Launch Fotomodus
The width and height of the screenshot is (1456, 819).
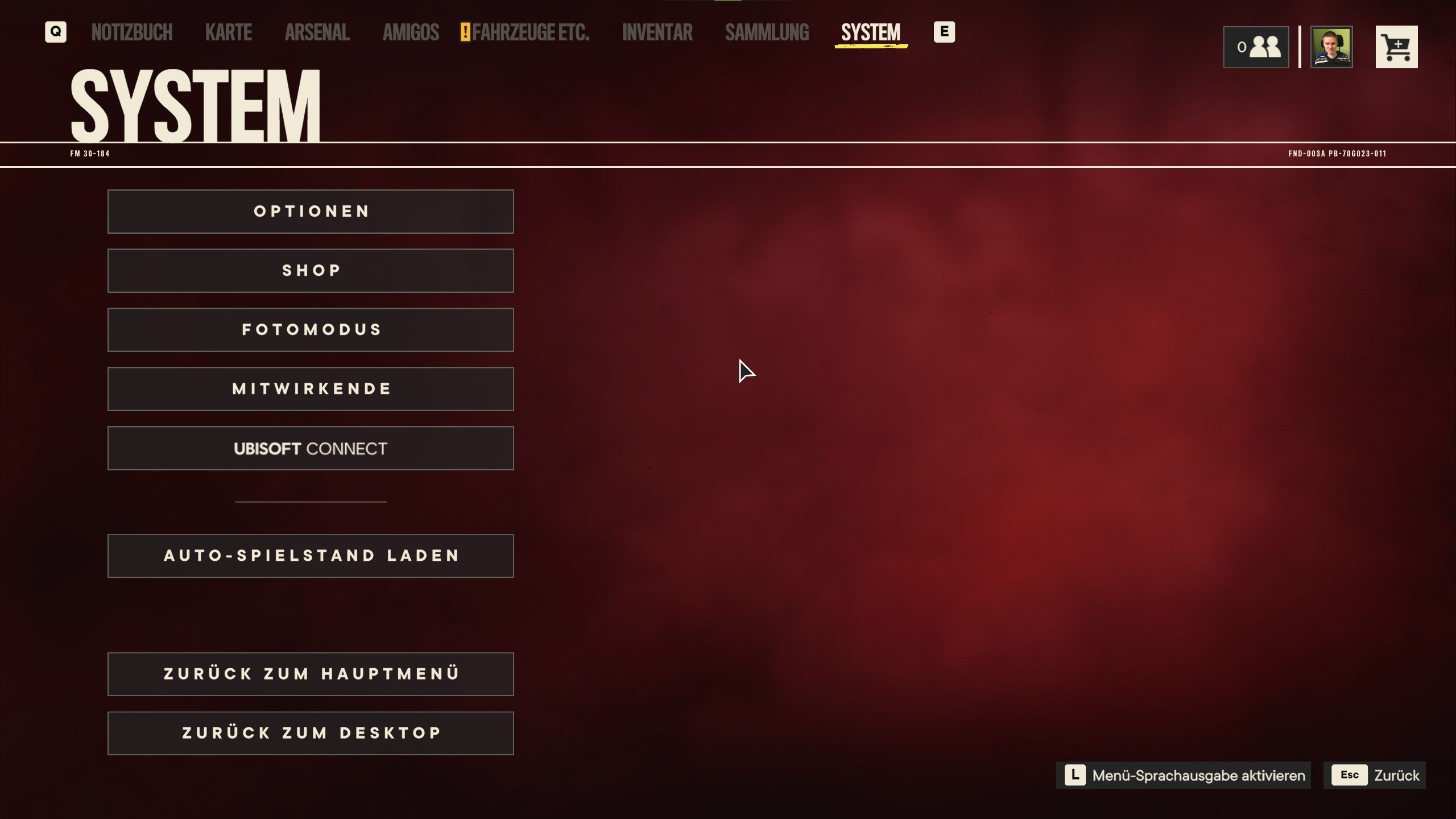(x=311, y=330)
